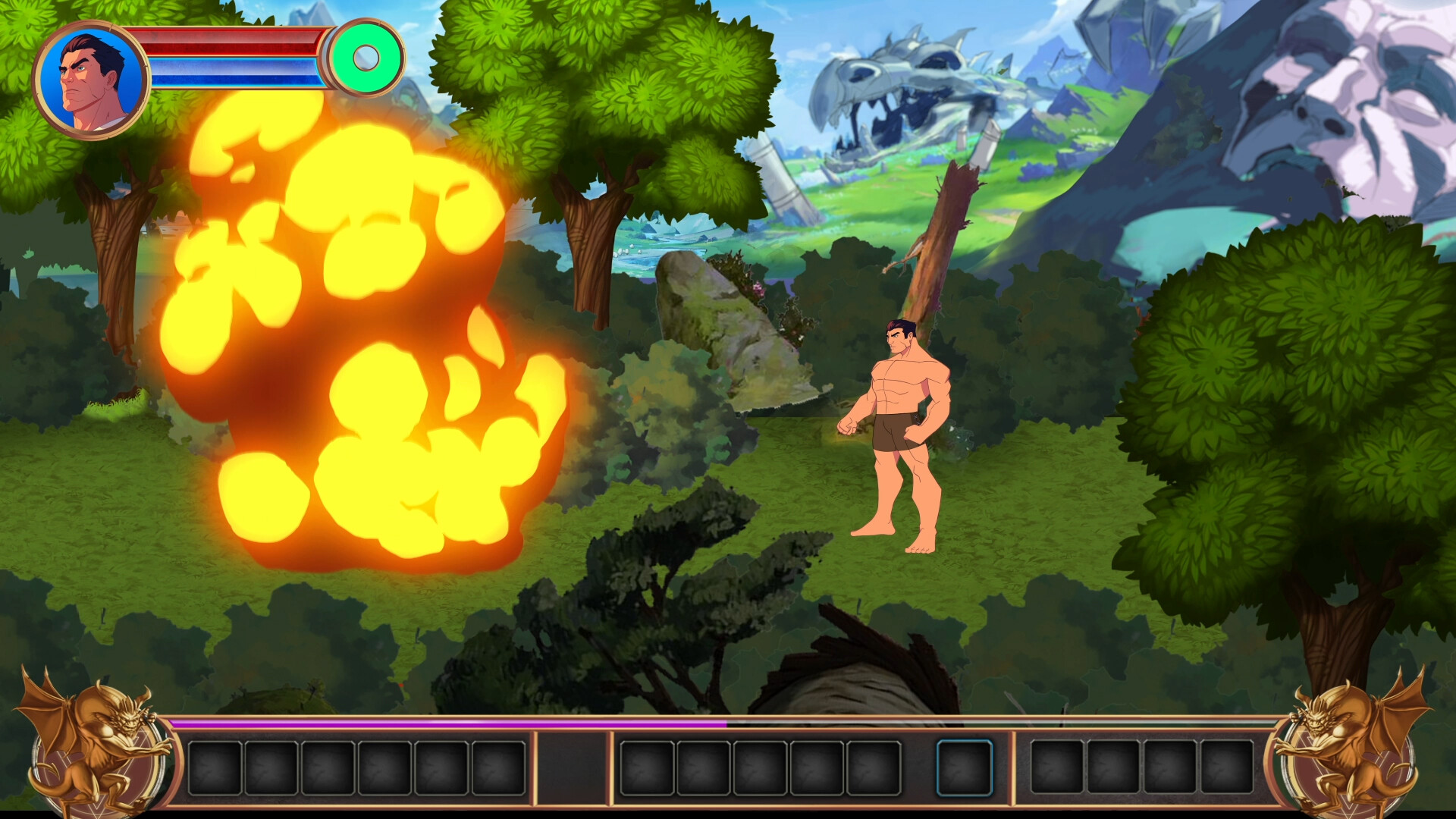1456x819 pixels.
Task: Toggle the blue-highlighted hotbar slot
Action: click(966, 767)
